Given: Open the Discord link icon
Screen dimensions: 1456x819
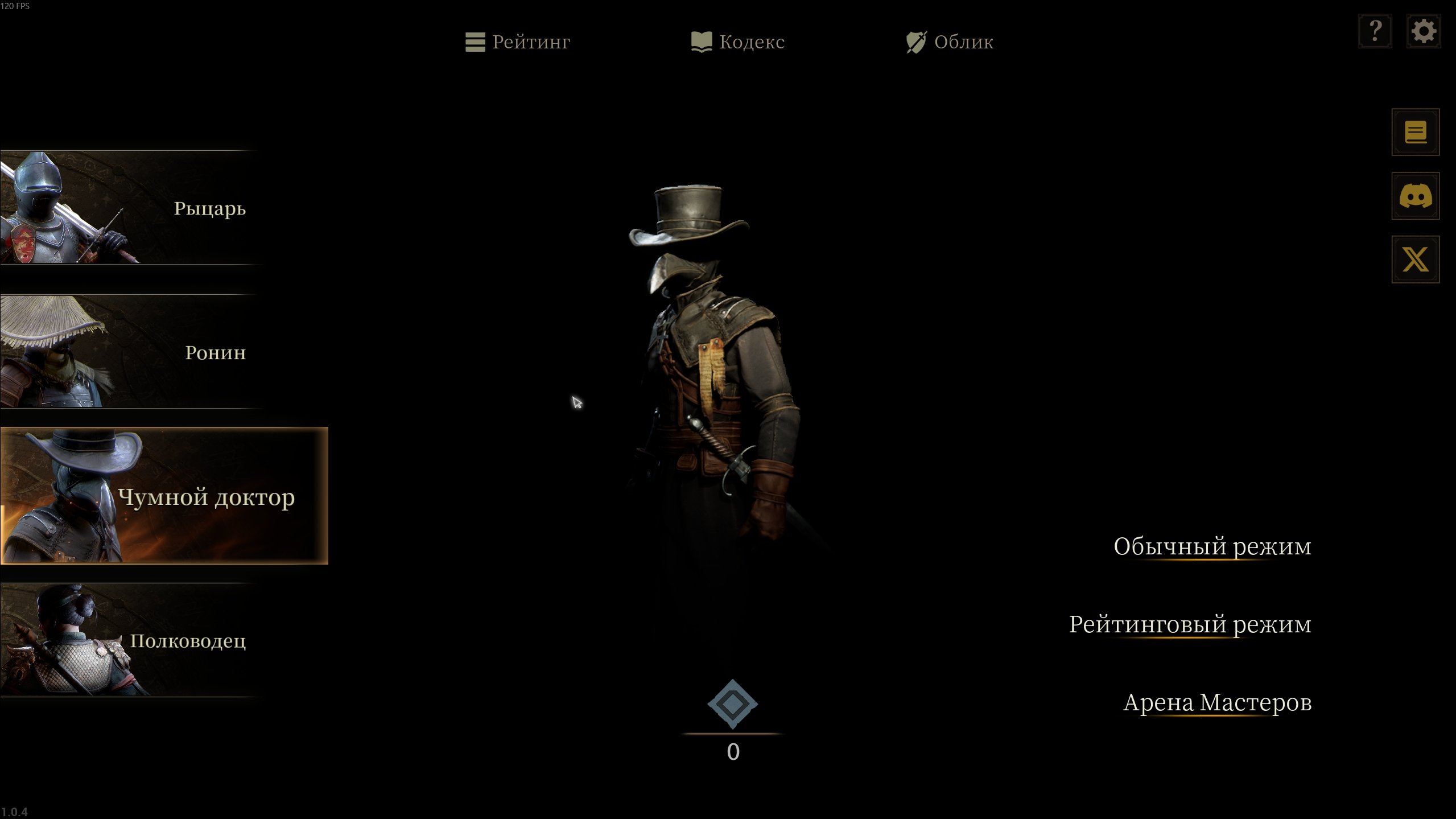Looking at the screenshot, I should click(1415, 196).
